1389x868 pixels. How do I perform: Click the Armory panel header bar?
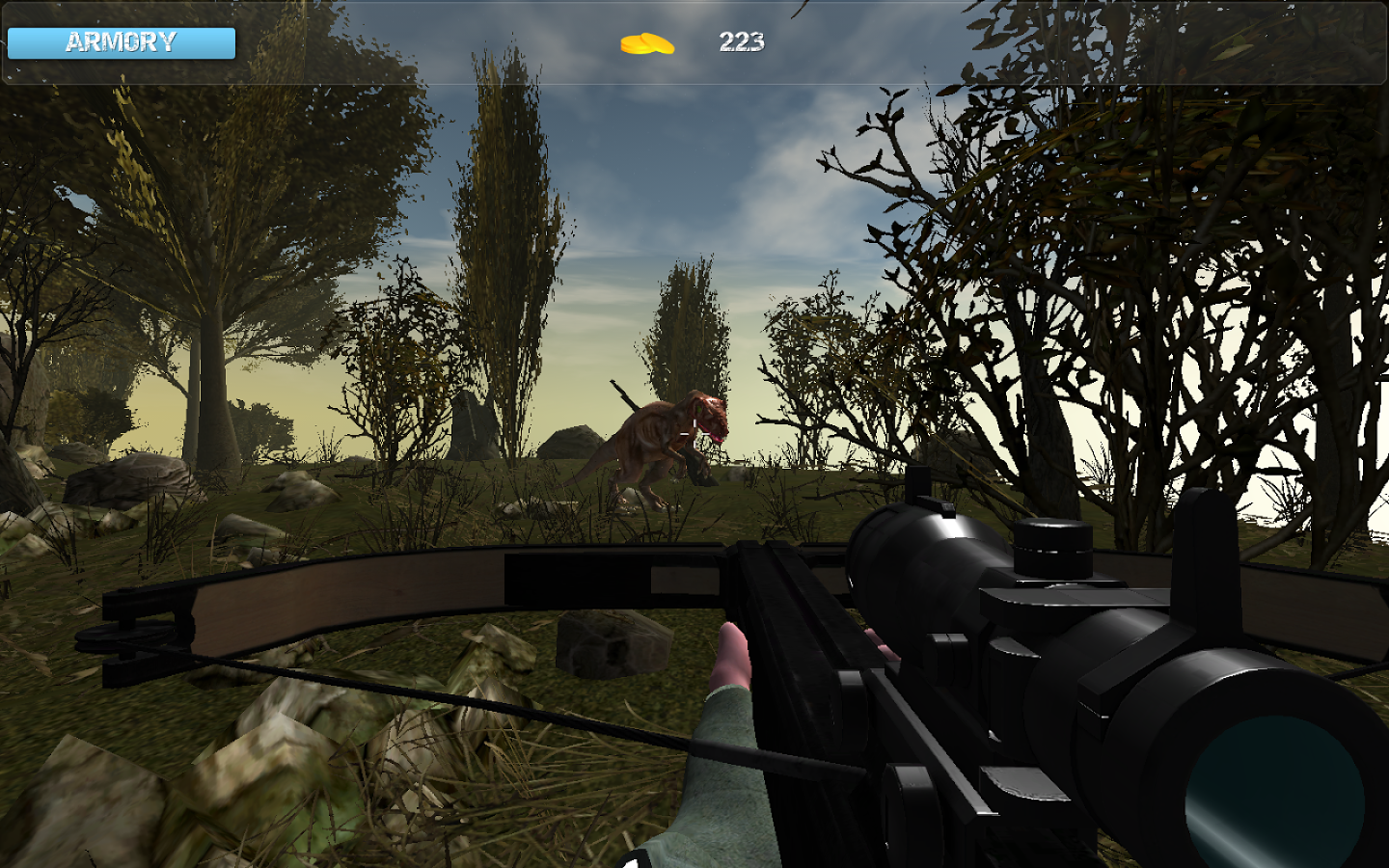(x=121, y=42)
